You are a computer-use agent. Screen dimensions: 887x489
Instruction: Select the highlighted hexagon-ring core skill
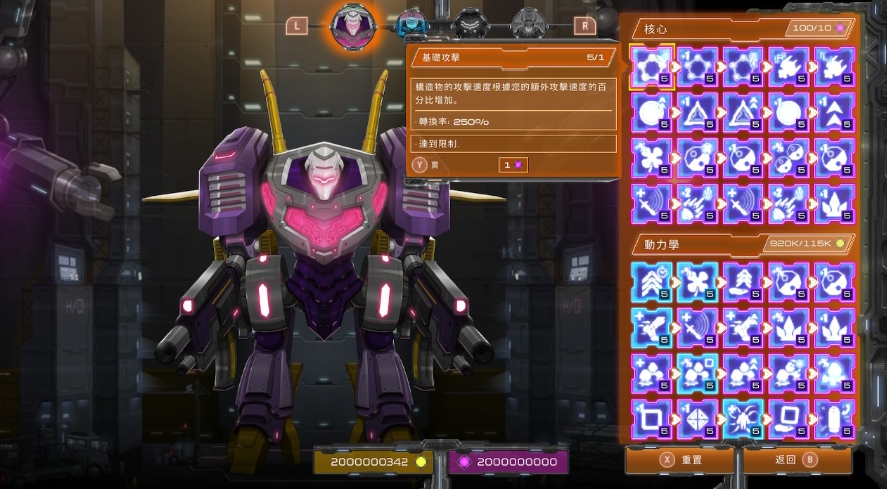tap(651, 67)
